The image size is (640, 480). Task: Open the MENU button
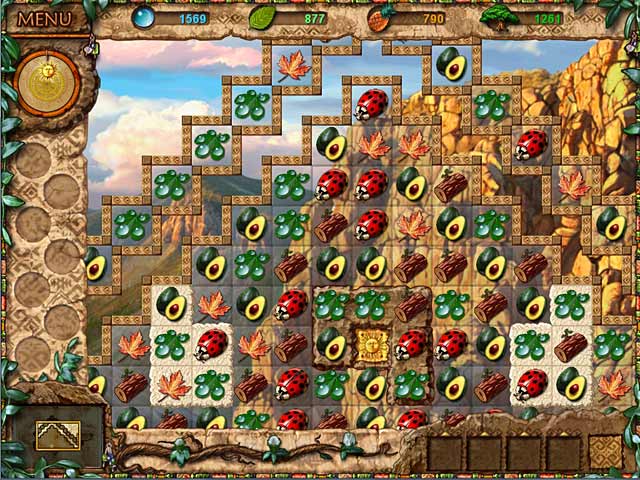tap(45, 19)
